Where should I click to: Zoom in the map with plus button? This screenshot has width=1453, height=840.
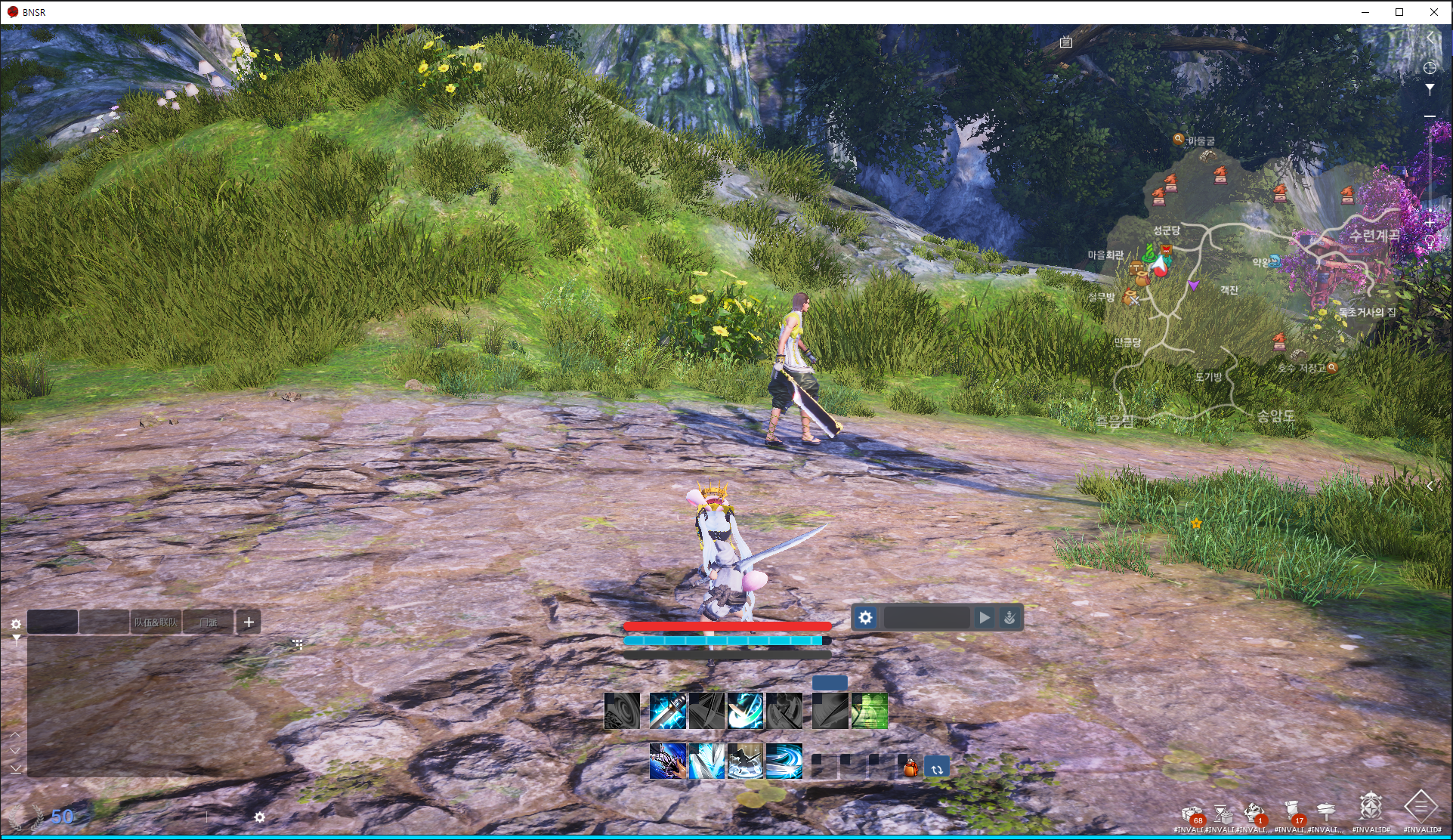point(1430,223)
